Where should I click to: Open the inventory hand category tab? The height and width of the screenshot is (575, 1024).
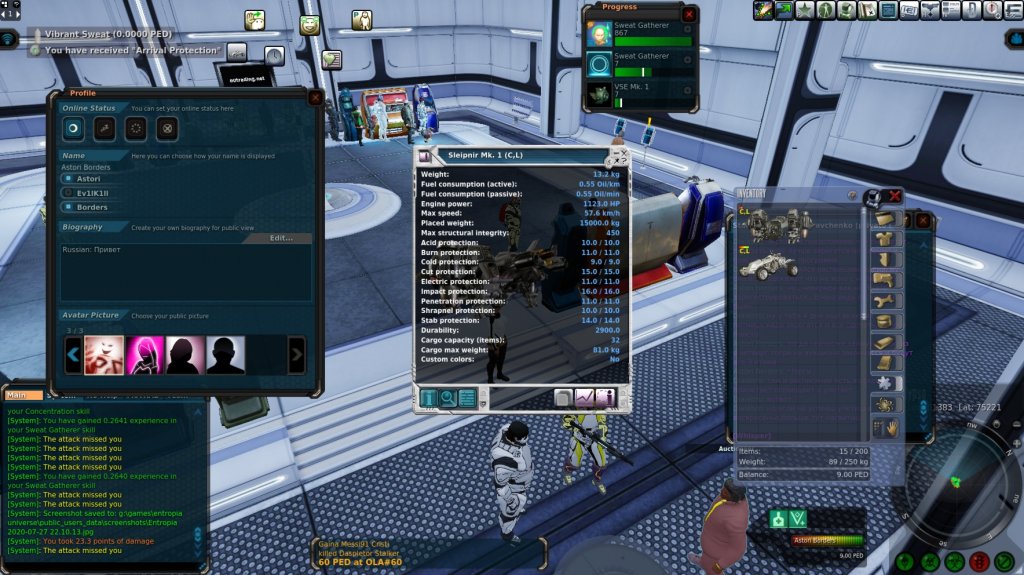pos(886,428)
